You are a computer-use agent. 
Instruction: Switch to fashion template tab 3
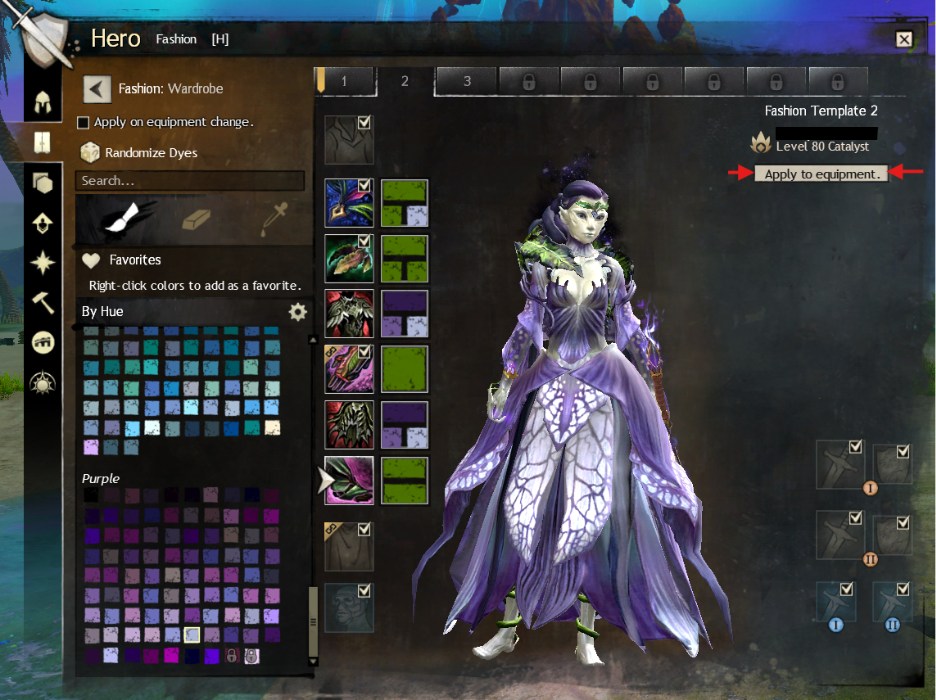pyautogui.click(x=466, y=82)
